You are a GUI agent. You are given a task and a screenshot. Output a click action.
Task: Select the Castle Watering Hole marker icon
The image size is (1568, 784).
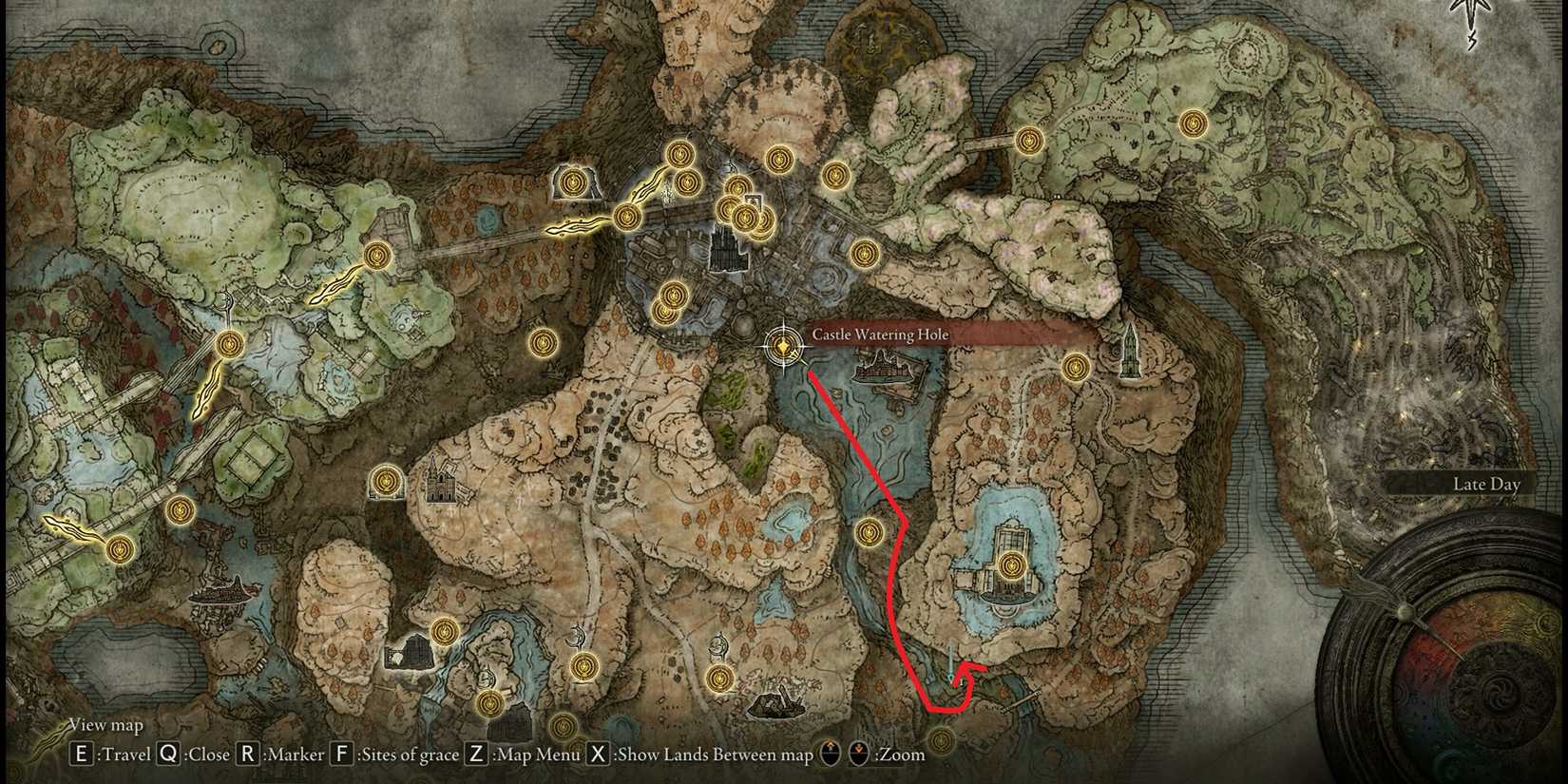pyautogui.click(x=781, y=345)
